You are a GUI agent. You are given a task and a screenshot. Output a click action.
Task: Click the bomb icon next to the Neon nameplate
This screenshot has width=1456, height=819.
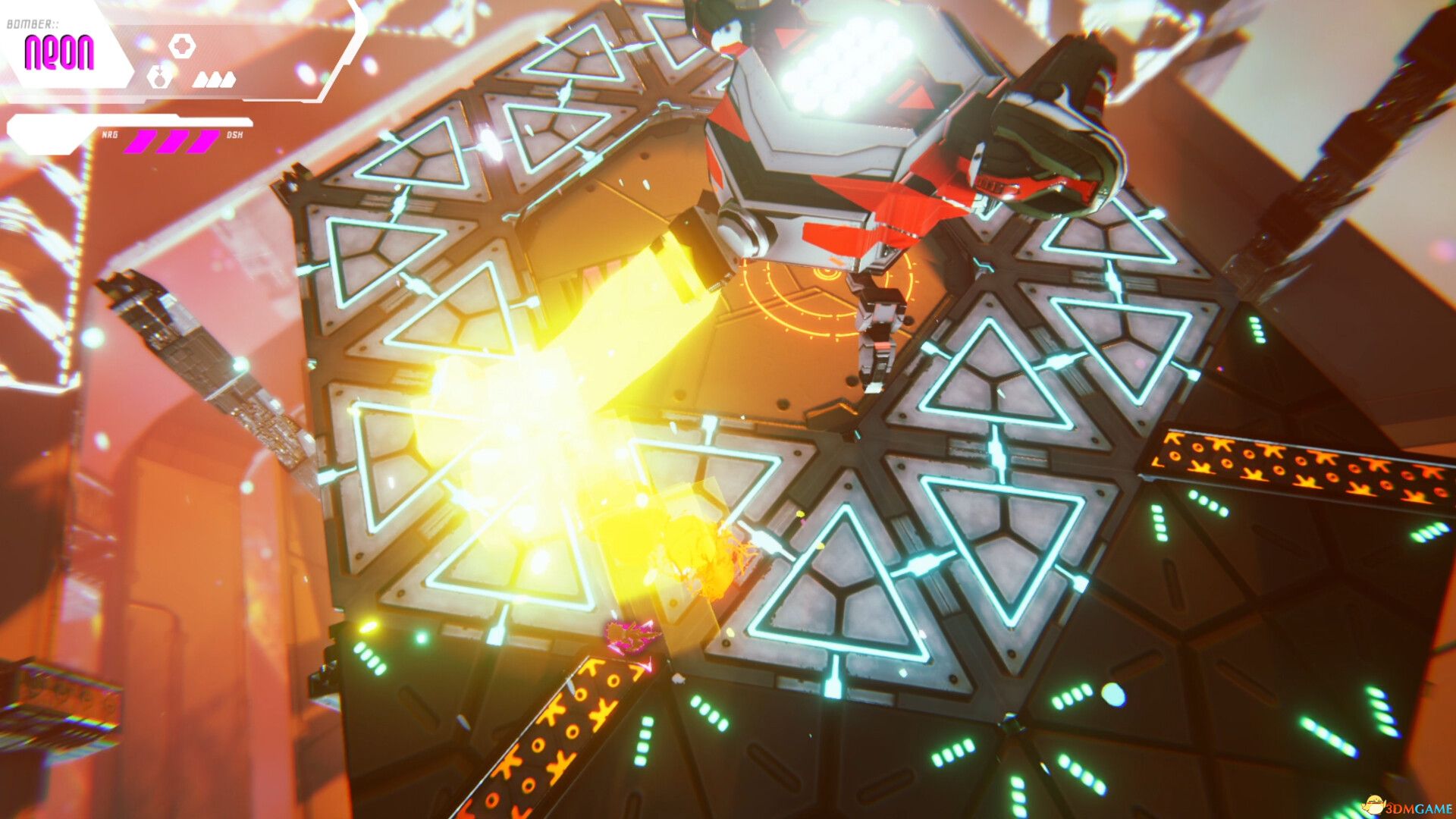tap(159, 78)
